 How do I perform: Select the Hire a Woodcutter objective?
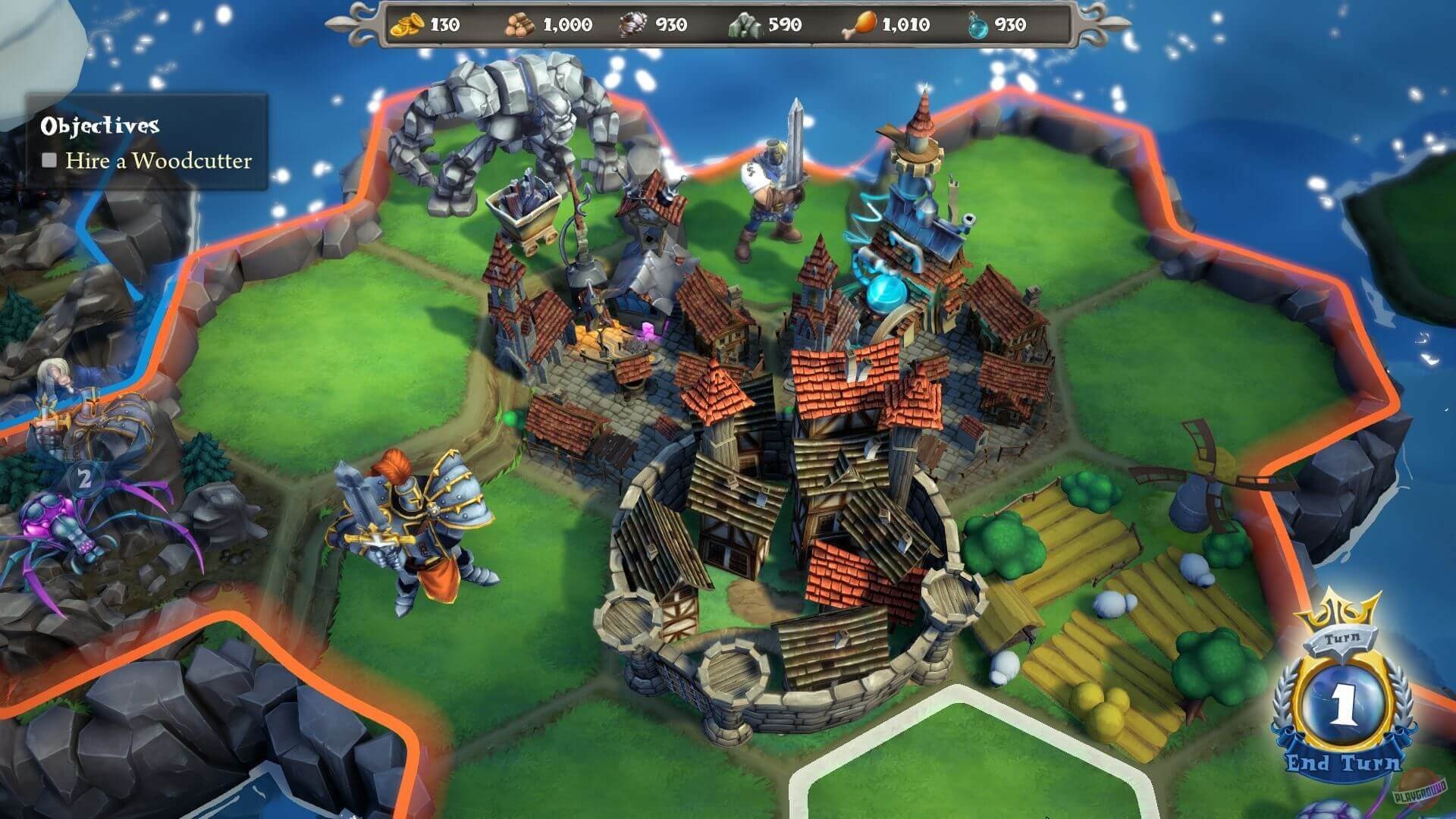pos(158,161)
